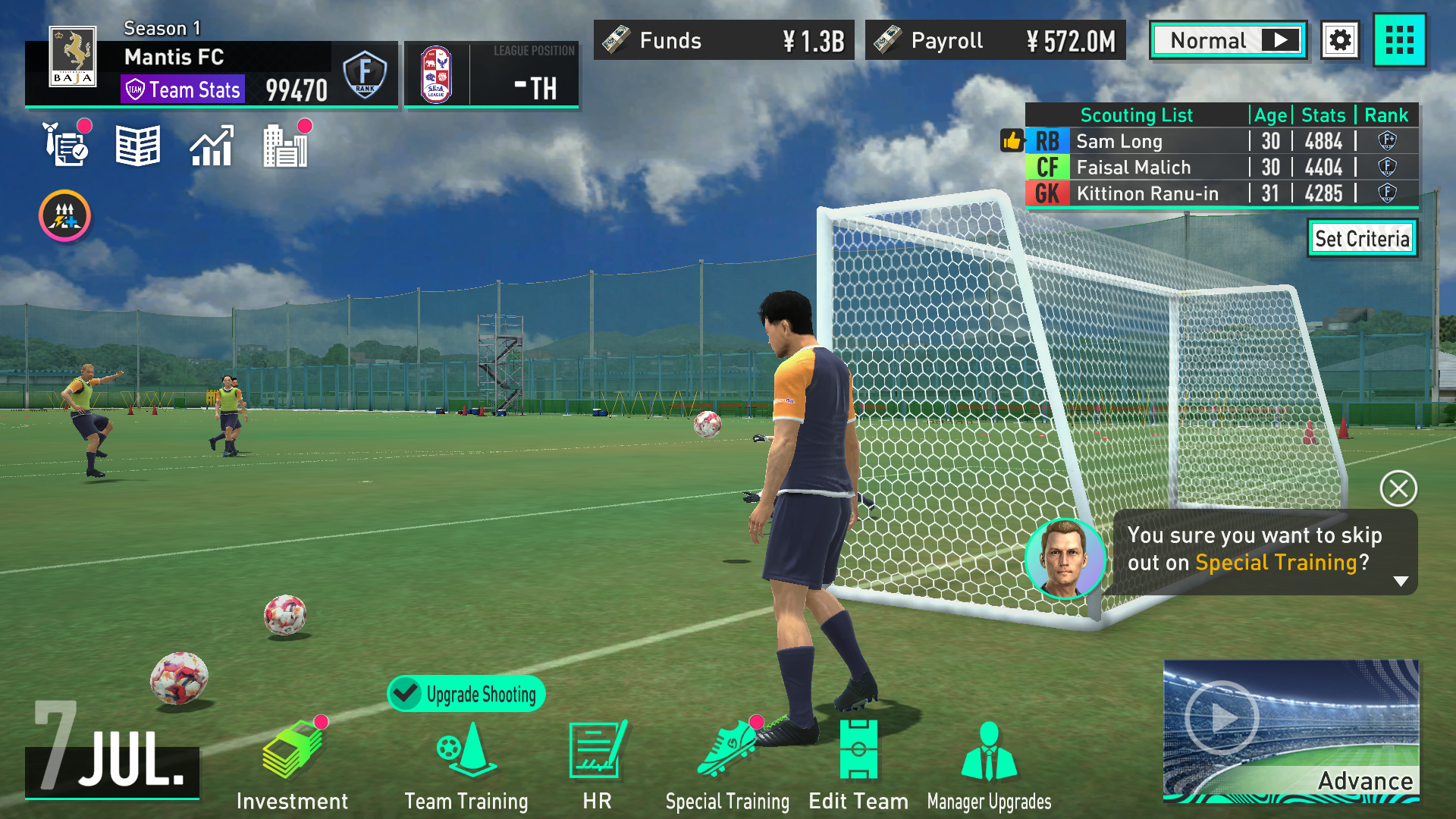View Team Stats
1456x819 pixels.
click(x=183, y=89)
